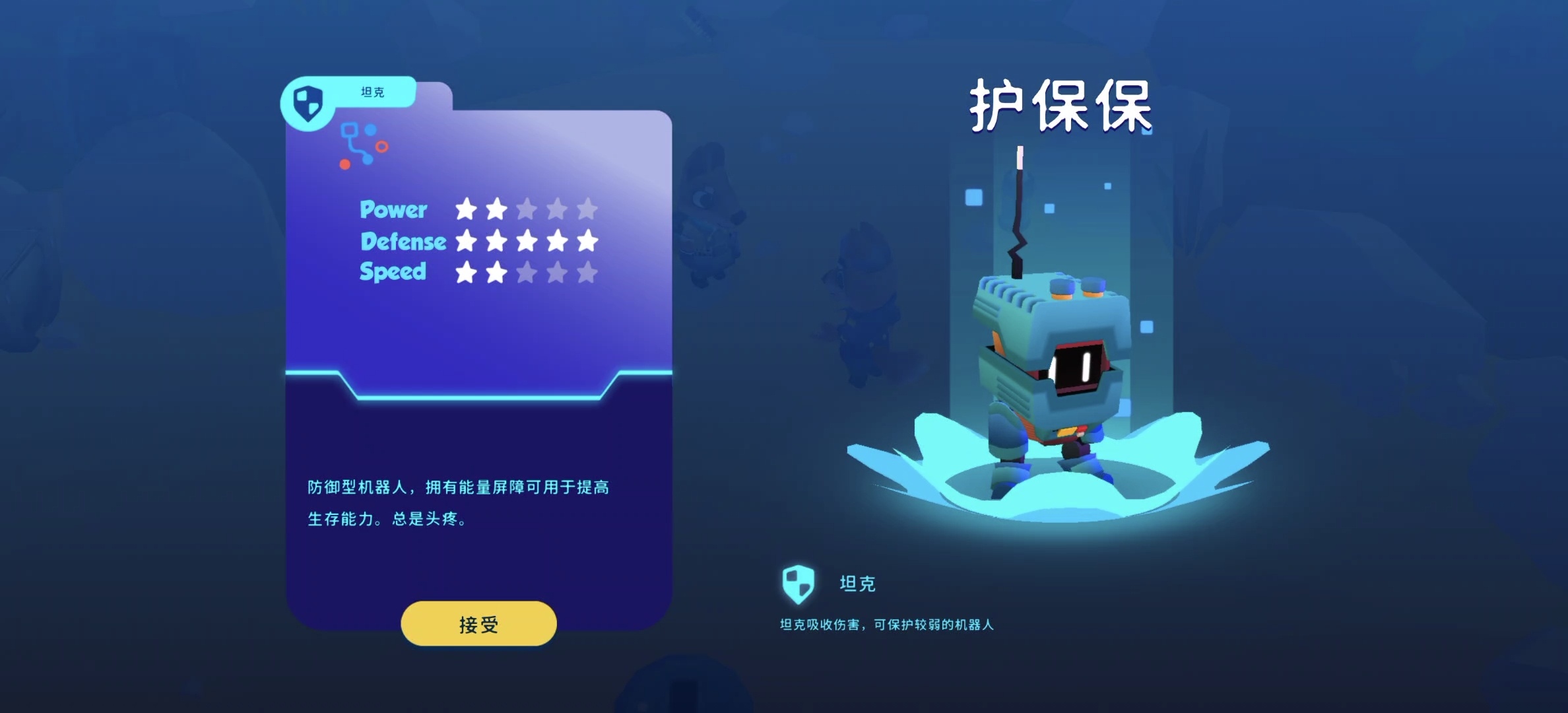The image size is (1568, 713).
Task: Set Speed rating by clicking its fourth star
Action: coord(557,272)
